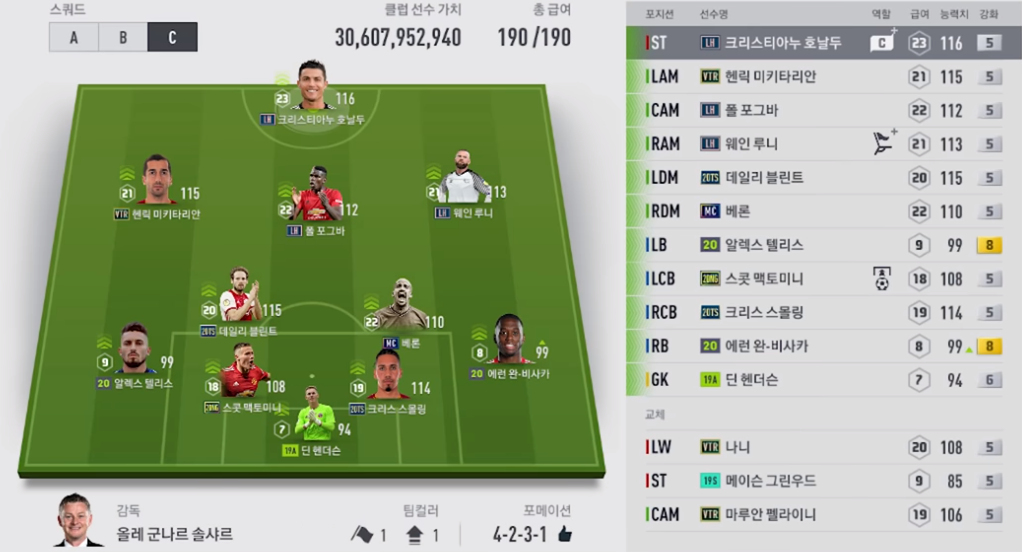Select manager 올레 군나르 솔샤르 portrait
This screenshot has height=552, width=1022.
click(78, 520)
